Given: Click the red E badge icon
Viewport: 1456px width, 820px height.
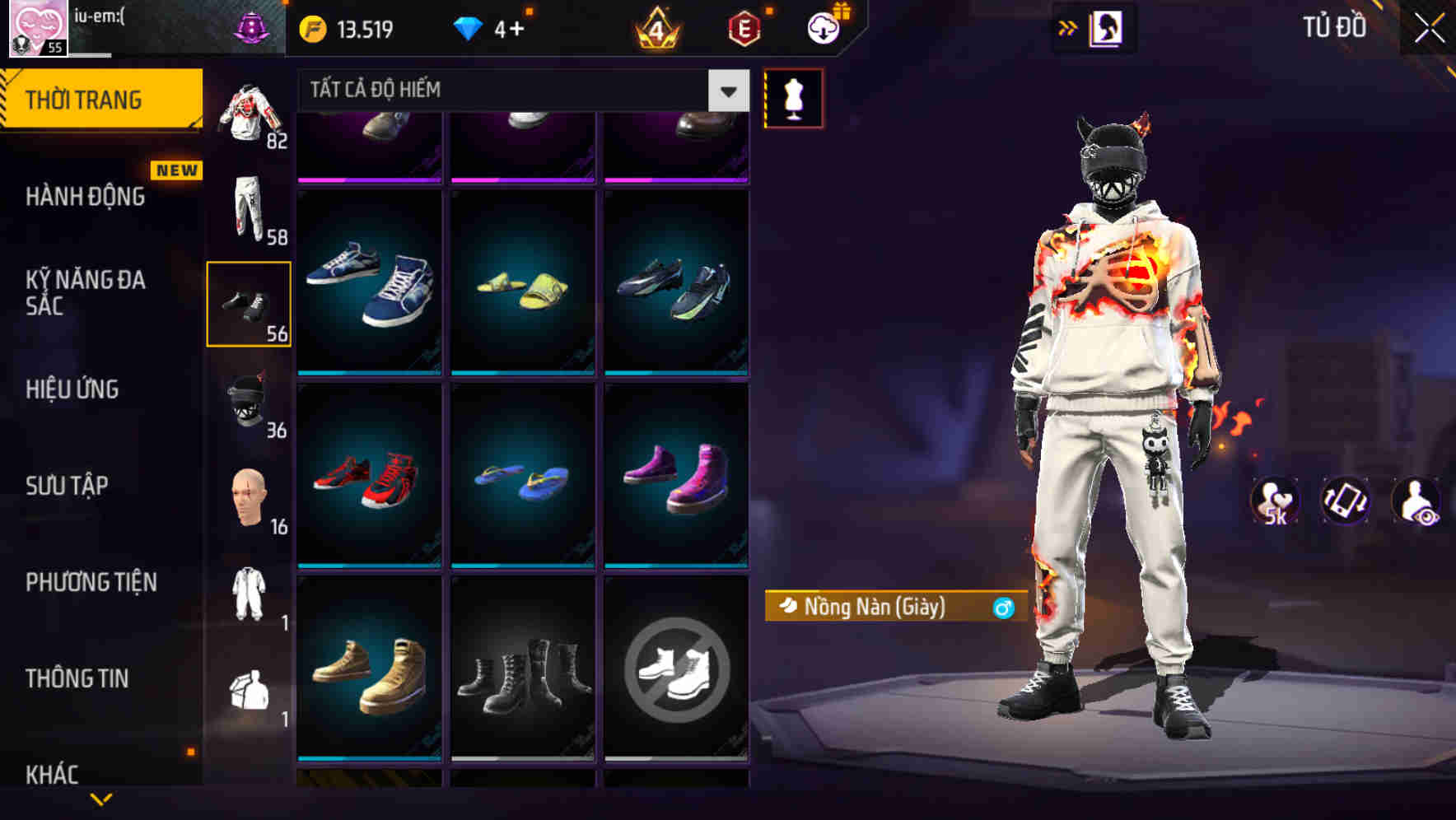Looking at the screenshot, I should coord(743,26).
